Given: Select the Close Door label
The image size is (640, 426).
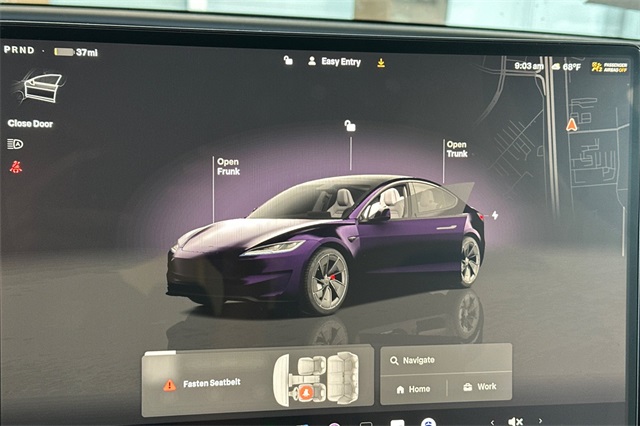Looking at the screenshot, I should coord(30,124).
